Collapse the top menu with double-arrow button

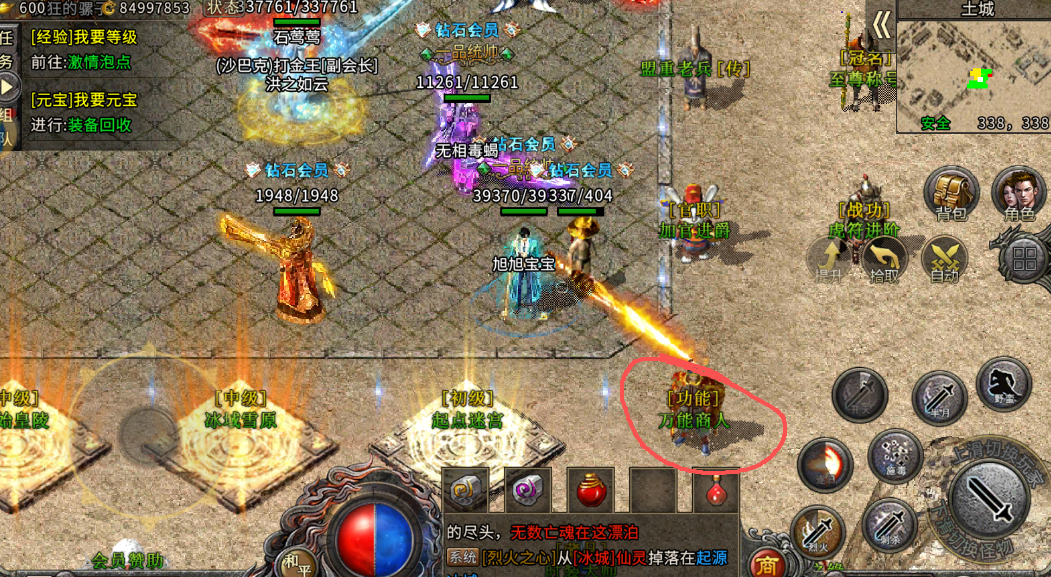point(880,24)
